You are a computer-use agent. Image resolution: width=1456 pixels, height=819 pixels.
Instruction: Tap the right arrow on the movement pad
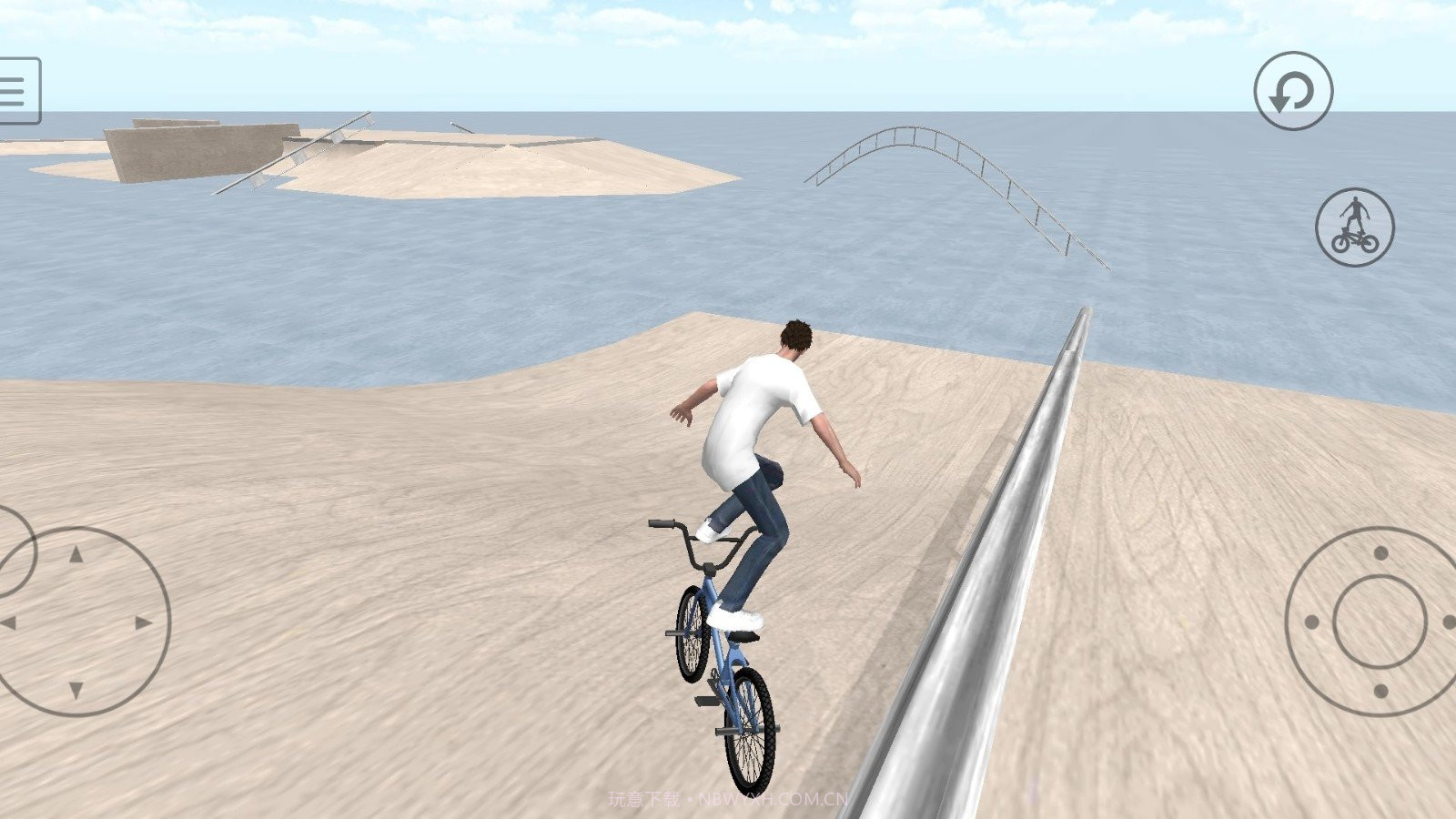(x=141, y=621)
